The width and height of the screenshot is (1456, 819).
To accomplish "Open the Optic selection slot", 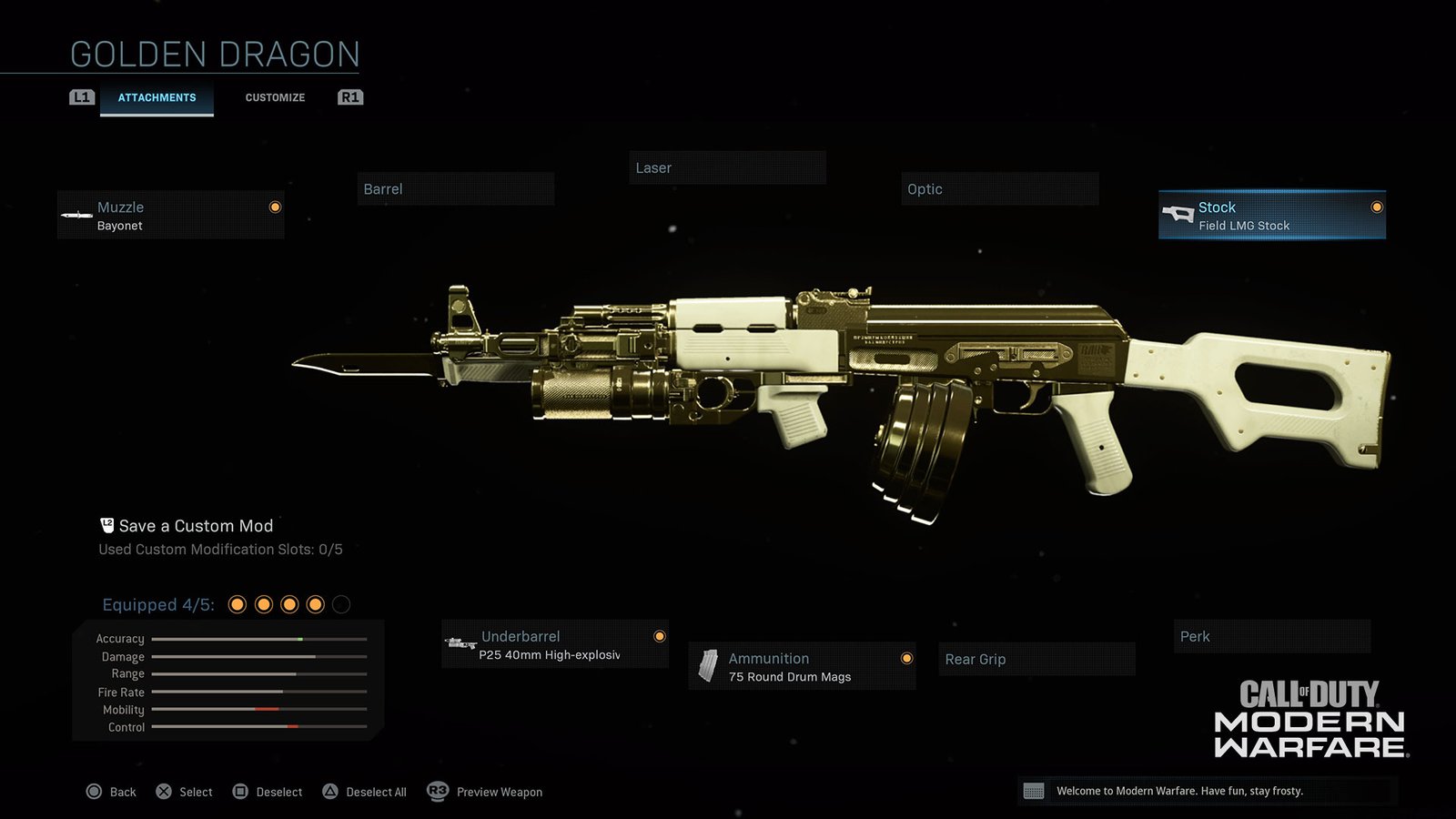I will click(x=999, y=188).
